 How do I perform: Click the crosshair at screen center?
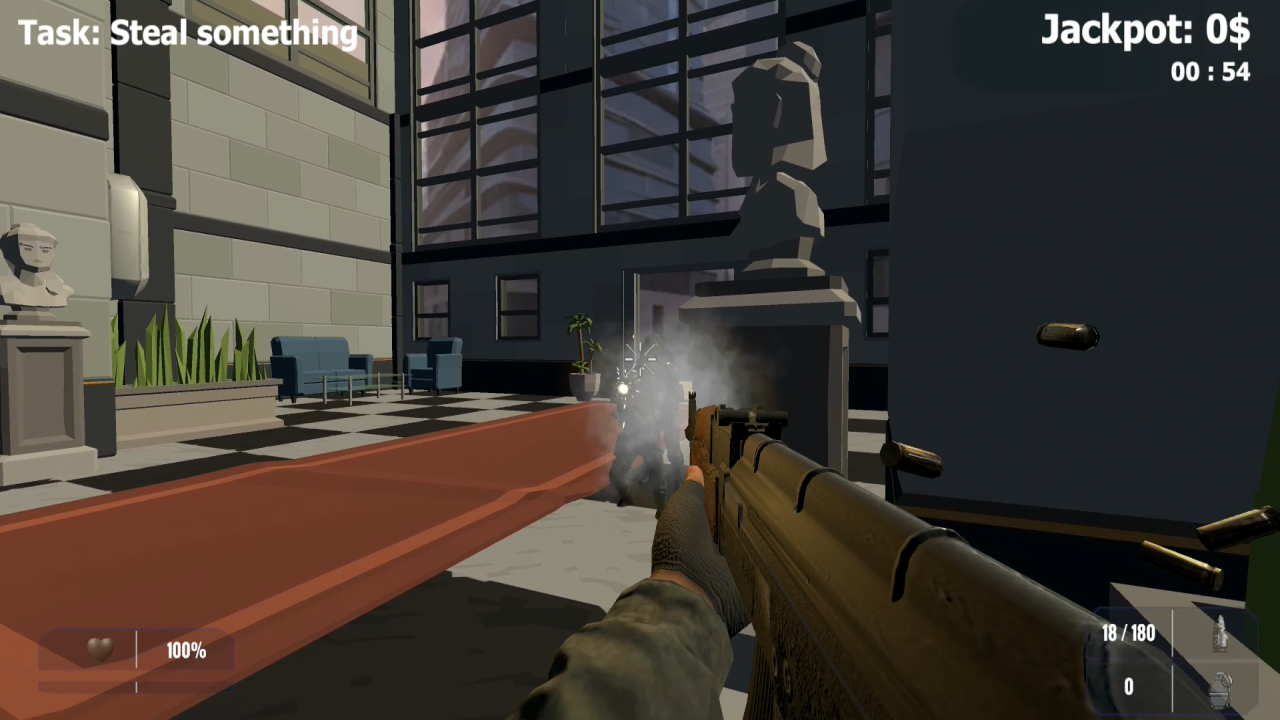point(640,360)
